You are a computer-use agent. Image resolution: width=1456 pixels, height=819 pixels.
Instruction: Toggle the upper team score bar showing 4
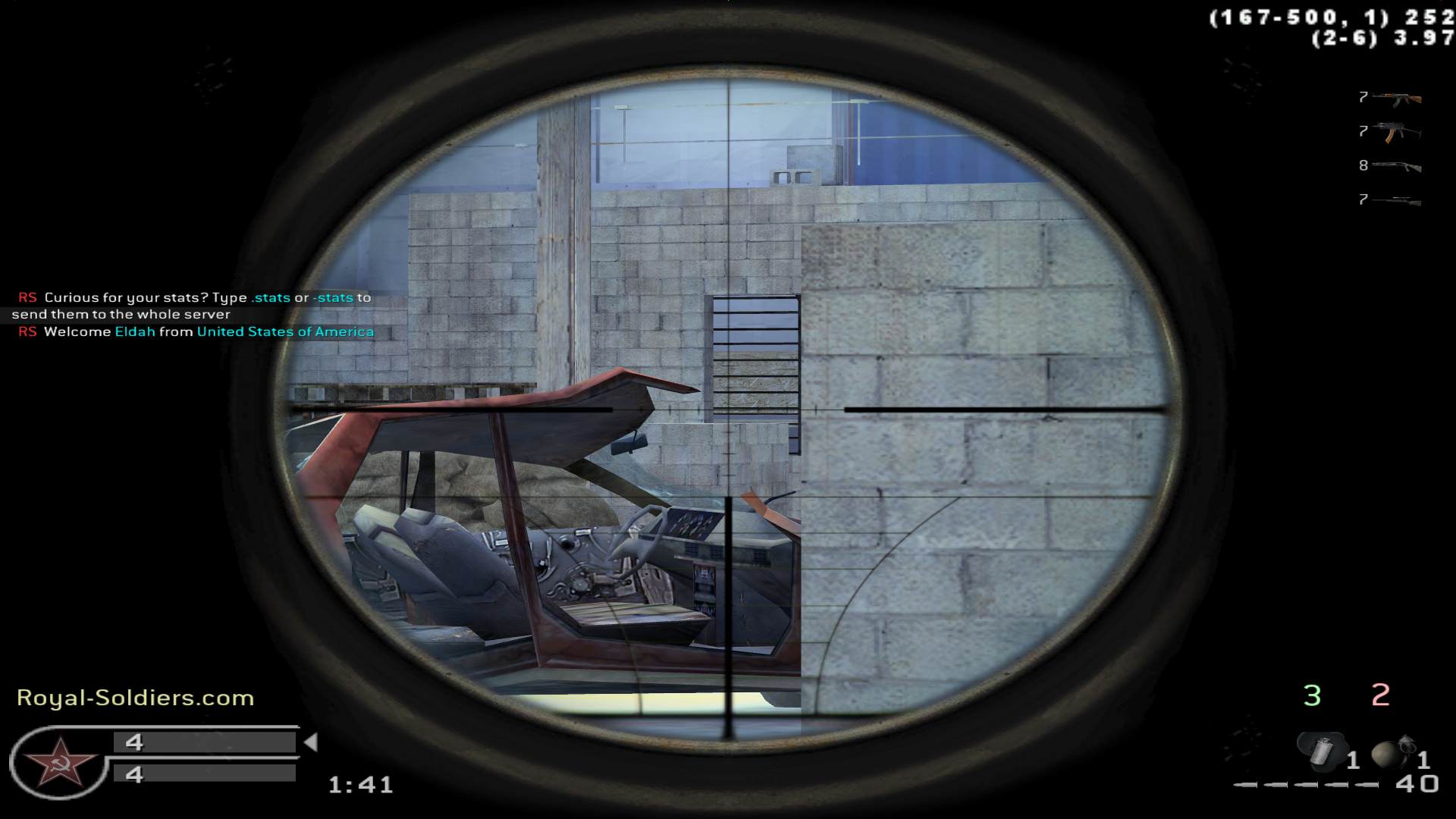pyautogui.click(x=205, y=742)
